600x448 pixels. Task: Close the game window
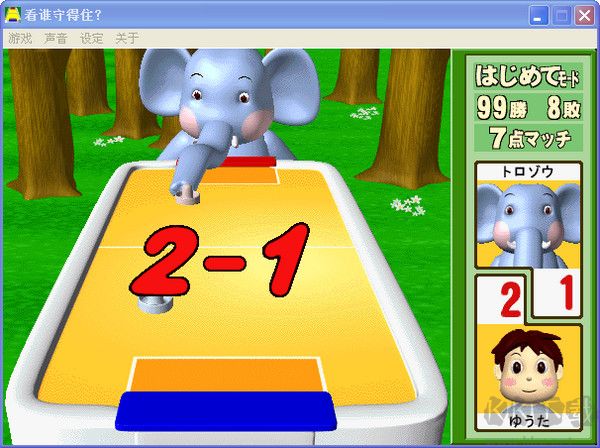click(x=584, y=15)
